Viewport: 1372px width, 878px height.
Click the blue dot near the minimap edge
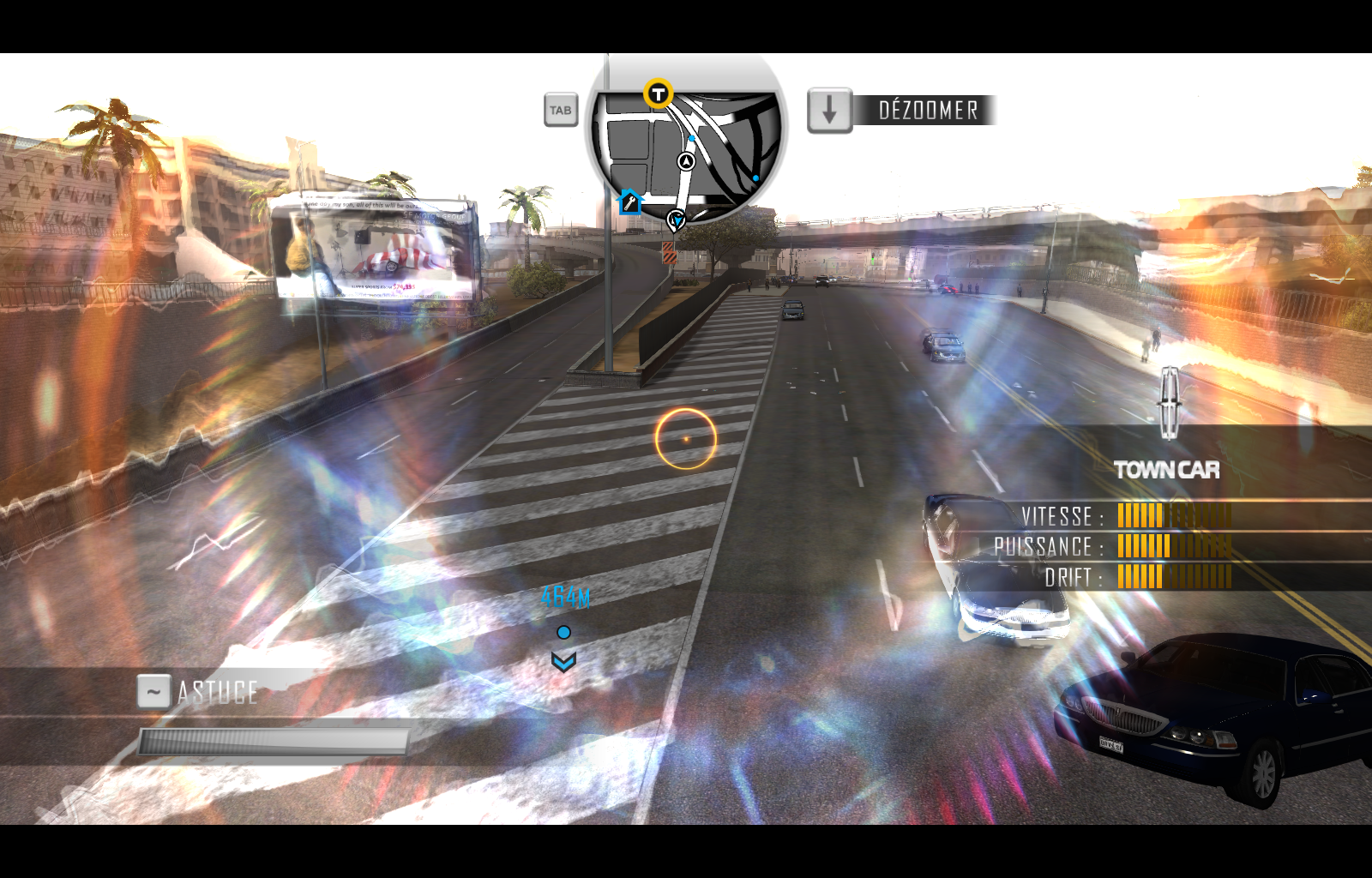[x=755, y=177]
